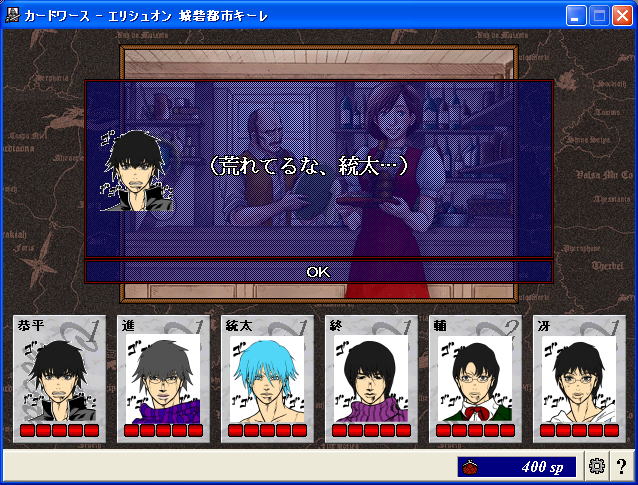Select the 冴 character card
Viewport: 638px width, 485px height.
pos(579,378)
